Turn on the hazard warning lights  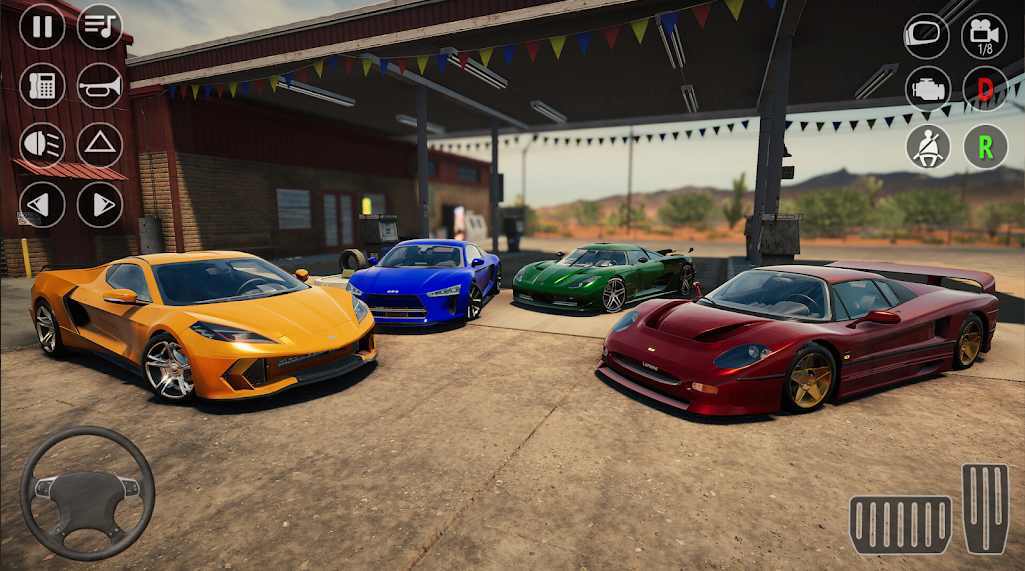tap(100, 145)
